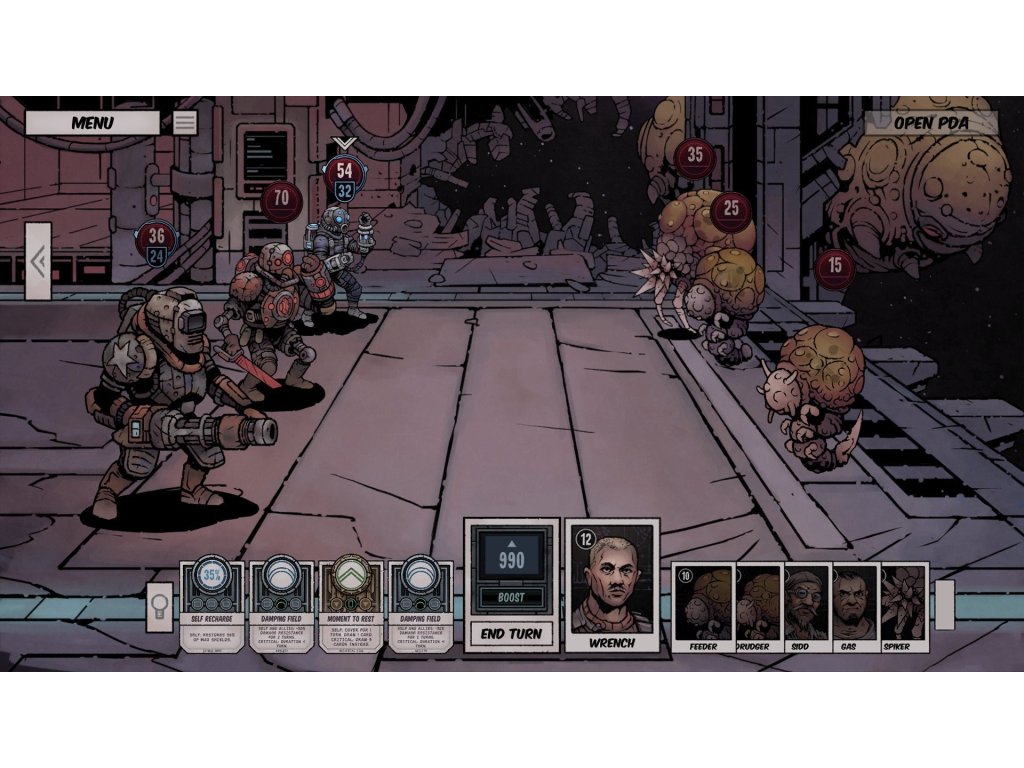Click the hamburger list icon beside Menu
1024x768 pixels.
[185, 123]
